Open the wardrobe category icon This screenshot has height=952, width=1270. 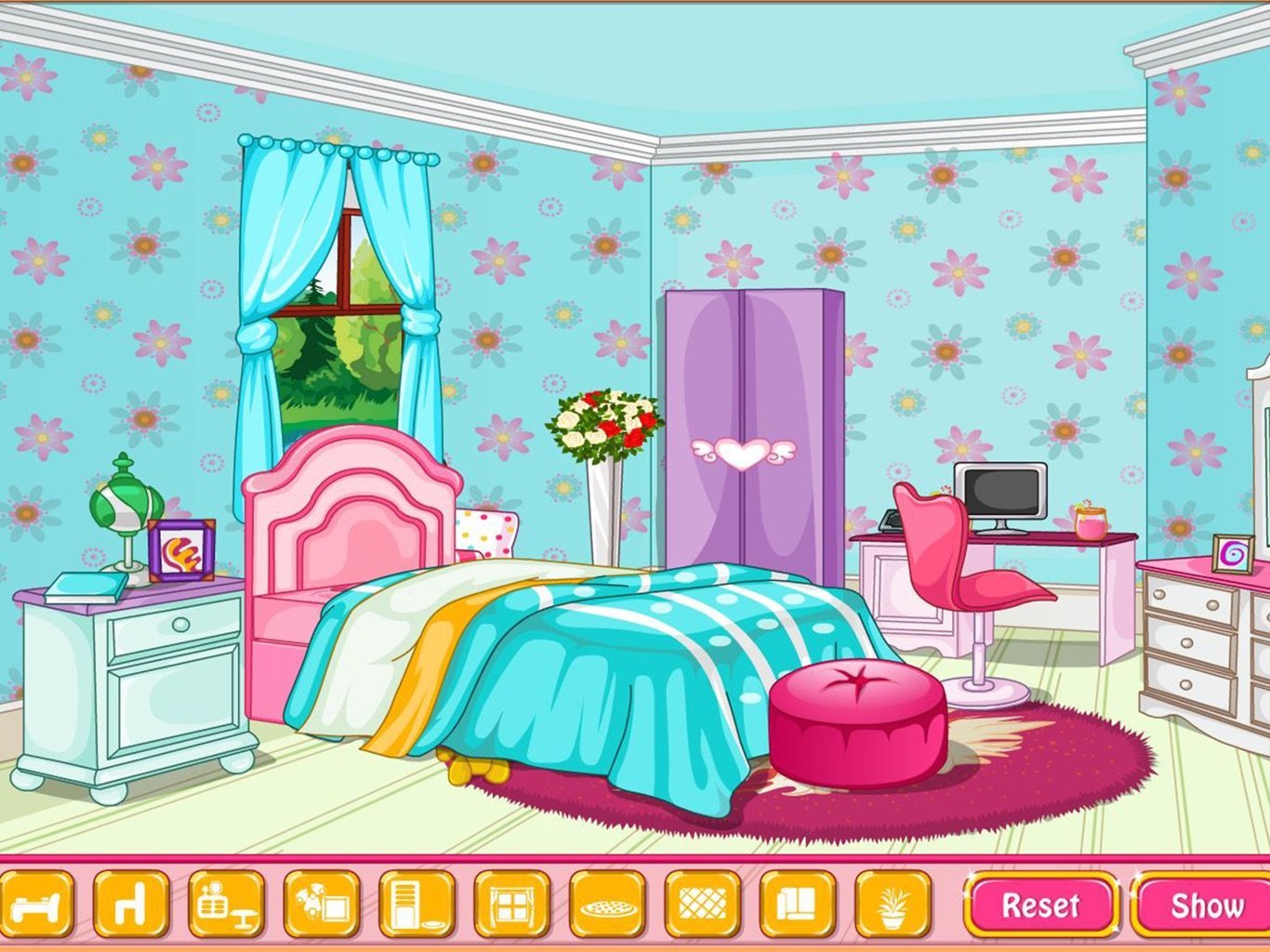tap(417, 904)
